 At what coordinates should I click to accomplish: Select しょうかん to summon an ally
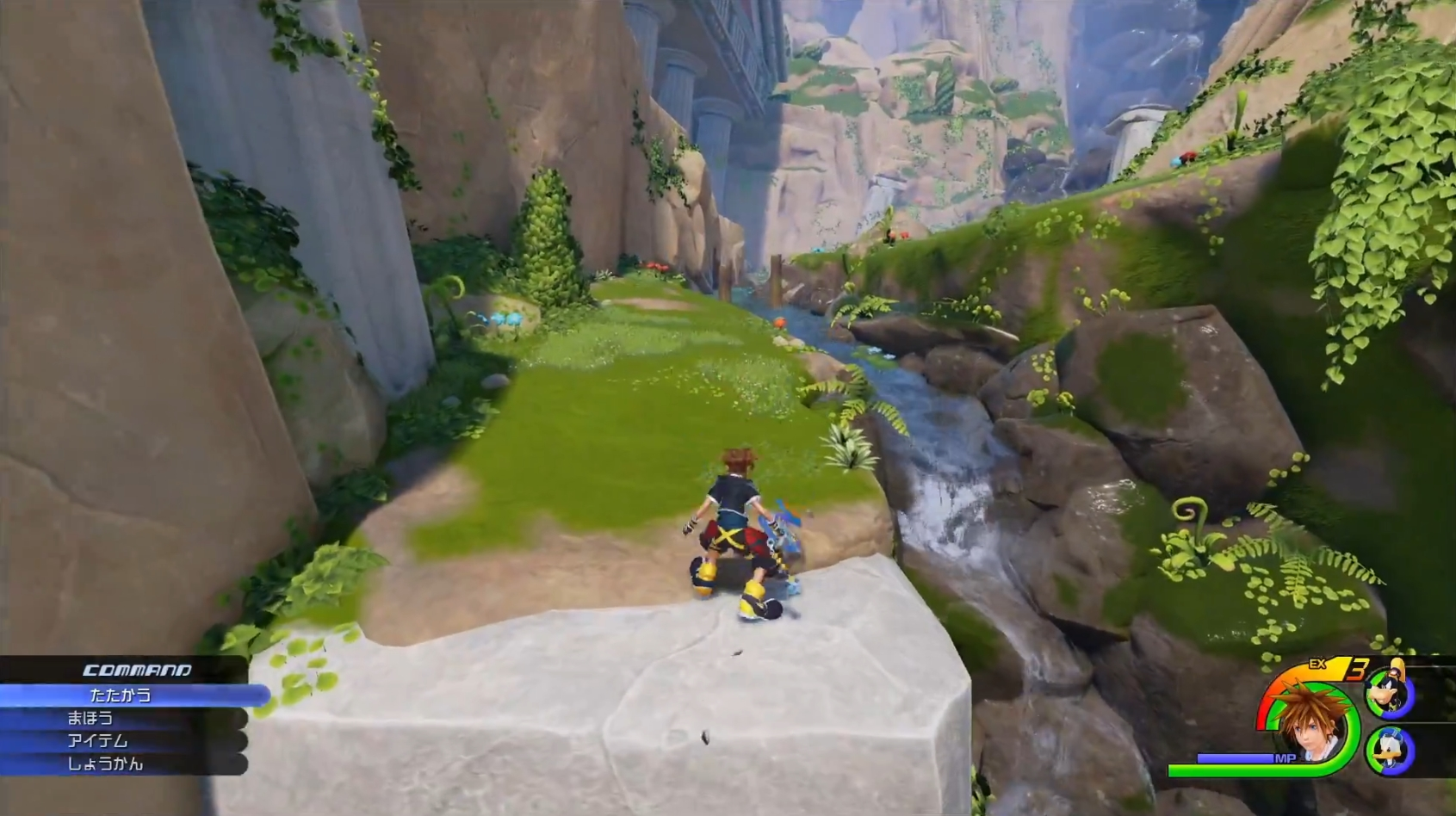[x=106, y=766]
